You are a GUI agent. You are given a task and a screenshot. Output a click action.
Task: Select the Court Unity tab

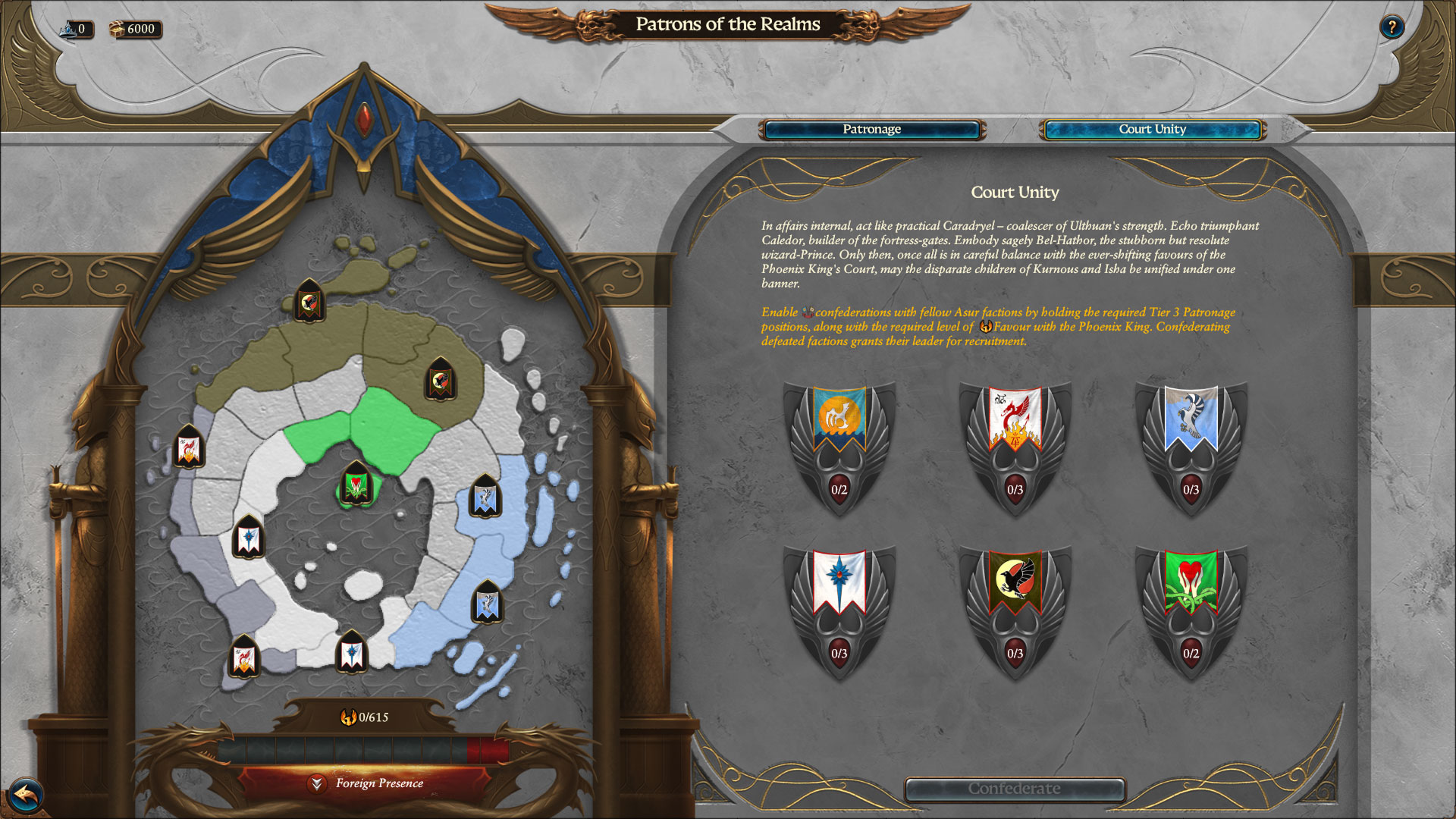pyautogui.click(x=1152, y=130)
